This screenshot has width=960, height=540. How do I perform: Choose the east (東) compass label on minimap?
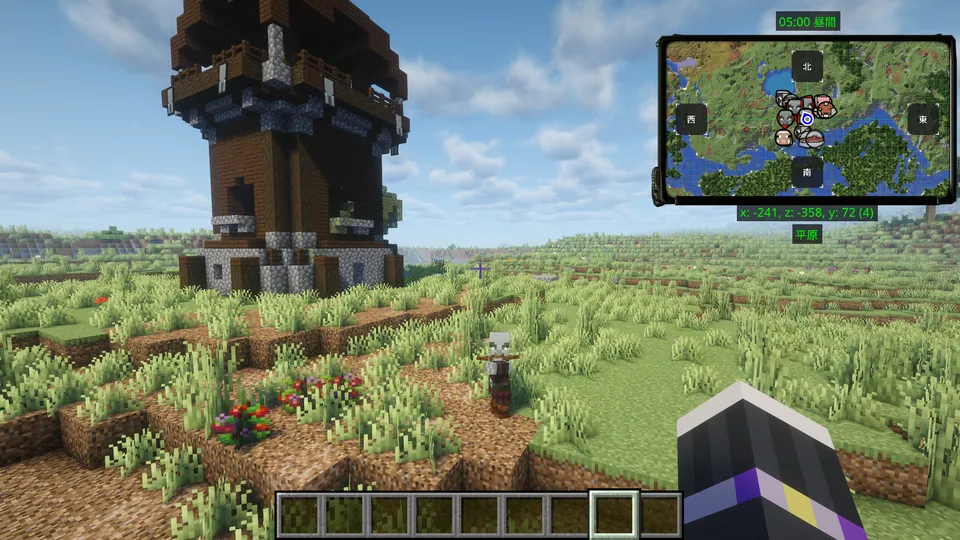[x=922, y=118]
